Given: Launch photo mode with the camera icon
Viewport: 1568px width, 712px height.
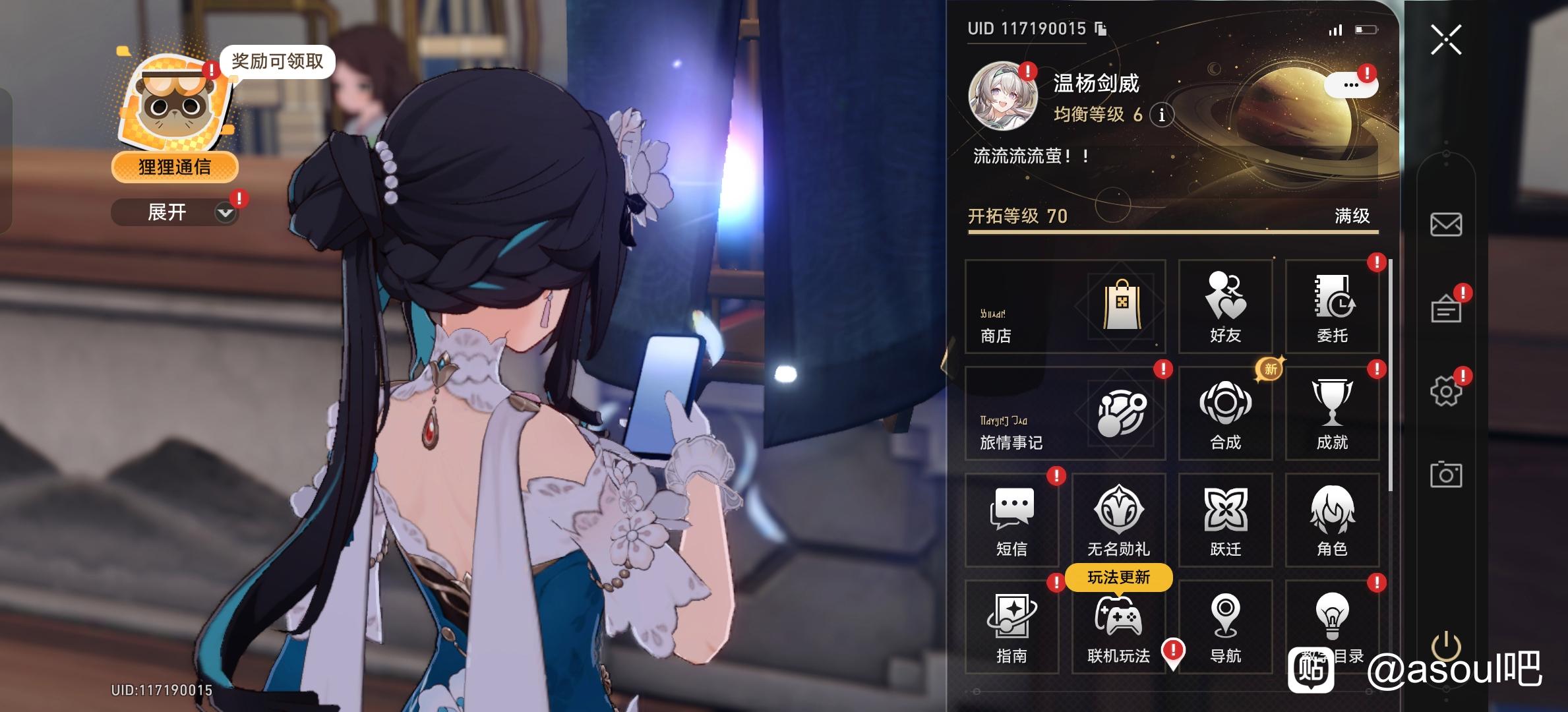Looking at the screenshot, I should pyautogui.click(x=1445, y=475).
